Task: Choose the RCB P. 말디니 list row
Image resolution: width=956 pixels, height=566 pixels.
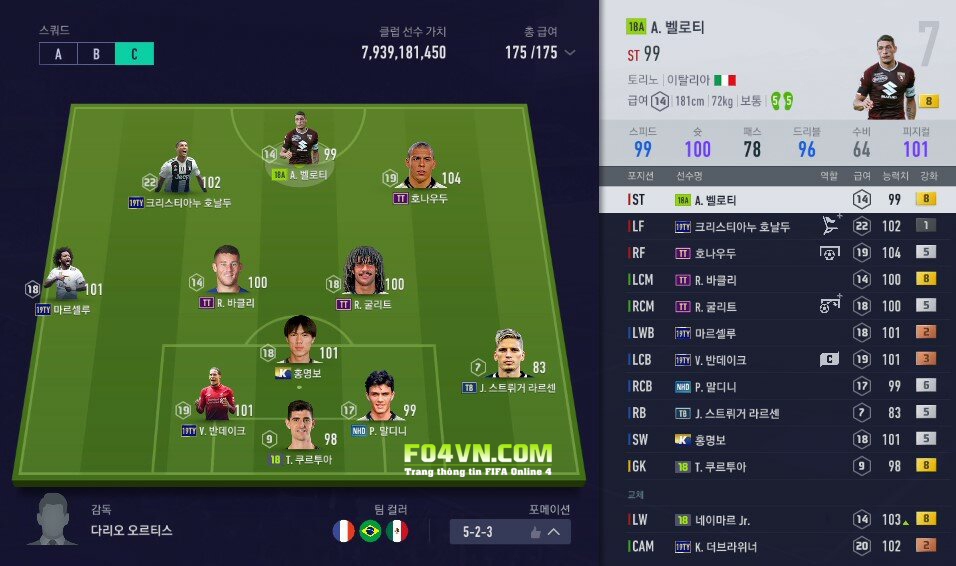Action: 777,386
